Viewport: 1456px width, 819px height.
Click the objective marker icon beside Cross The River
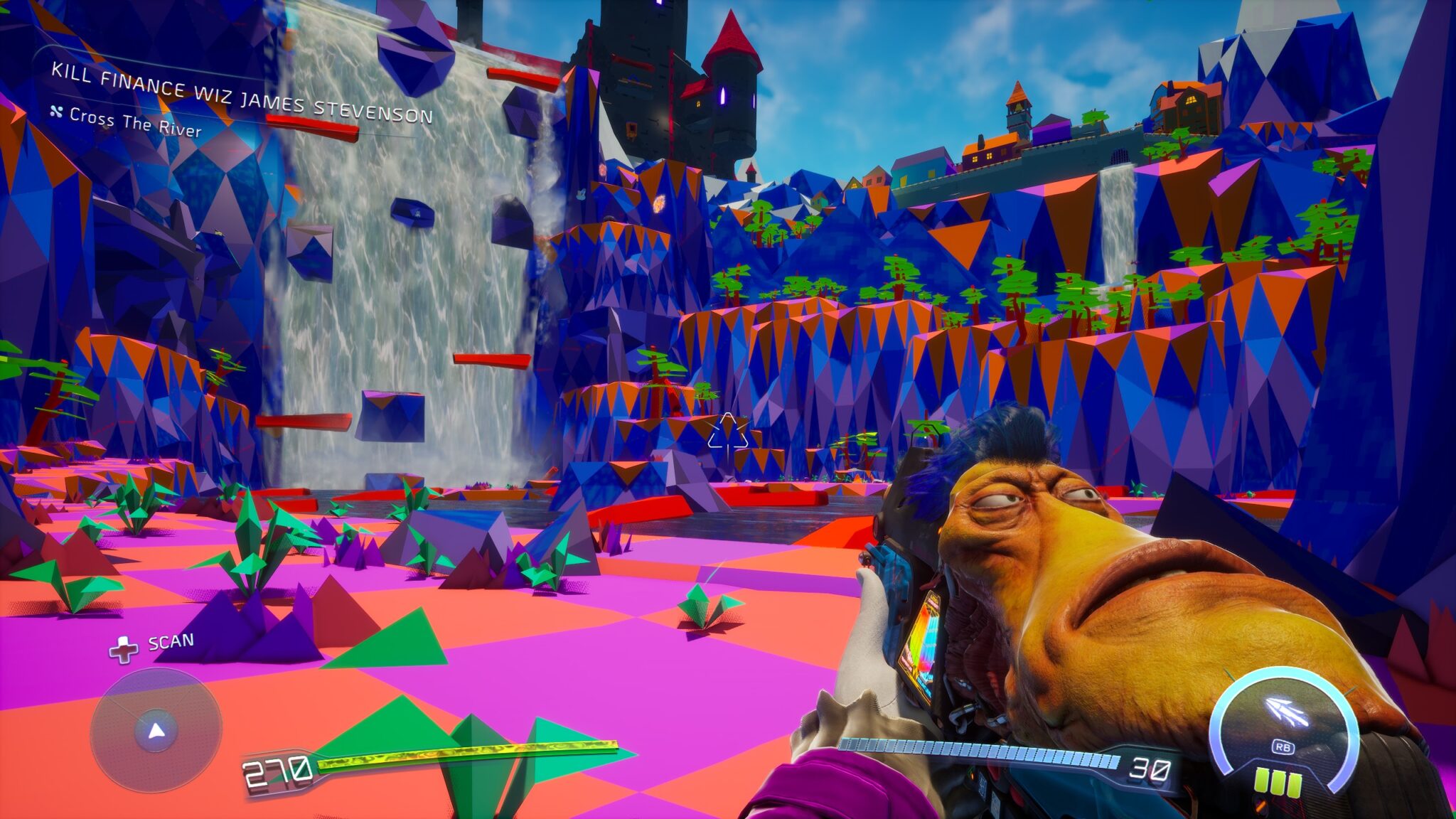57,112
